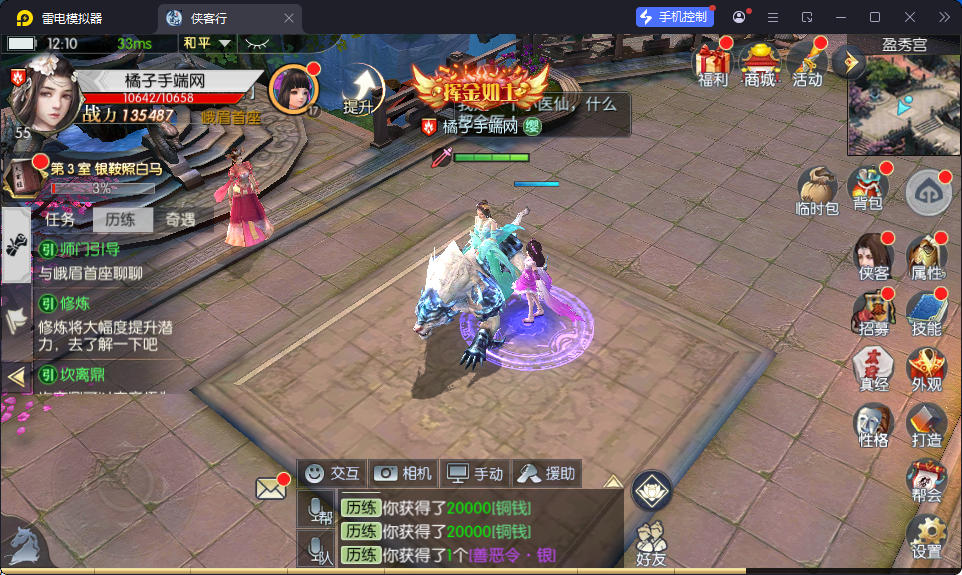Open the 真经 scripture menu
This screenshot has height=575, width=962.
pos(873,369)
